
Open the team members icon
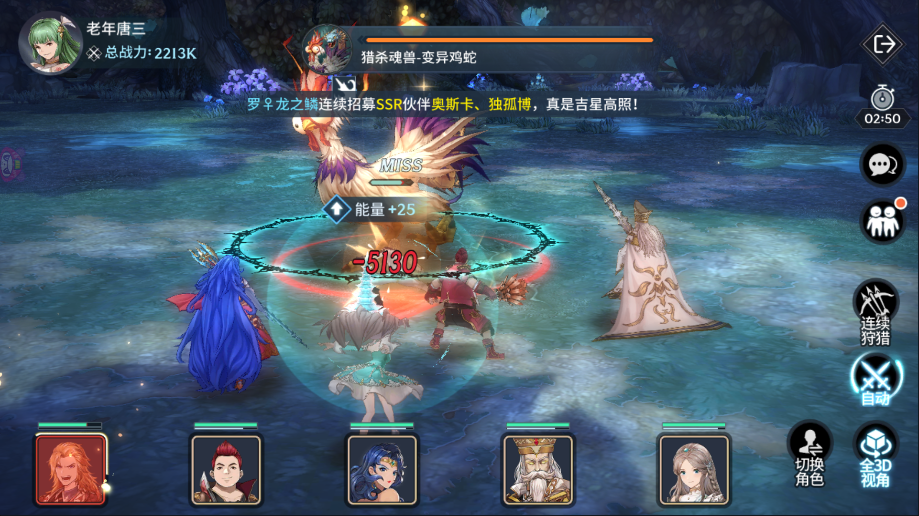(x=882, y=221)
